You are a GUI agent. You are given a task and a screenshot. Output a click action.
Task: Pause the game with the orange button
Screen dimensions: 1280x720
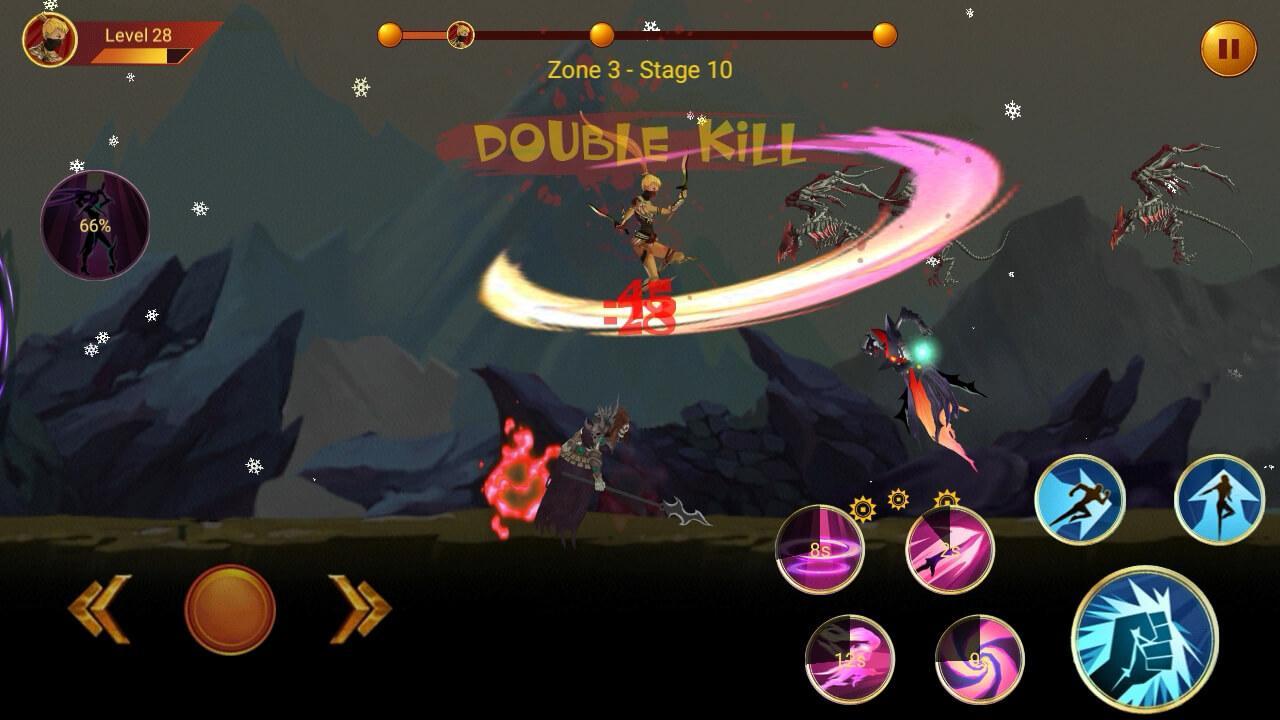(x=1228, y=48)
